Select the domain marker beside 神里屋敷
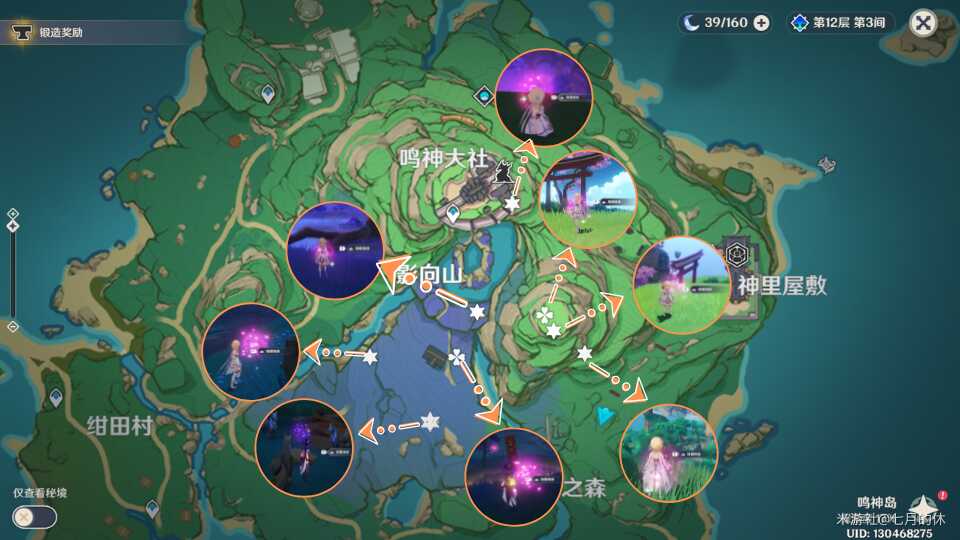 click(x=739, y=253)
